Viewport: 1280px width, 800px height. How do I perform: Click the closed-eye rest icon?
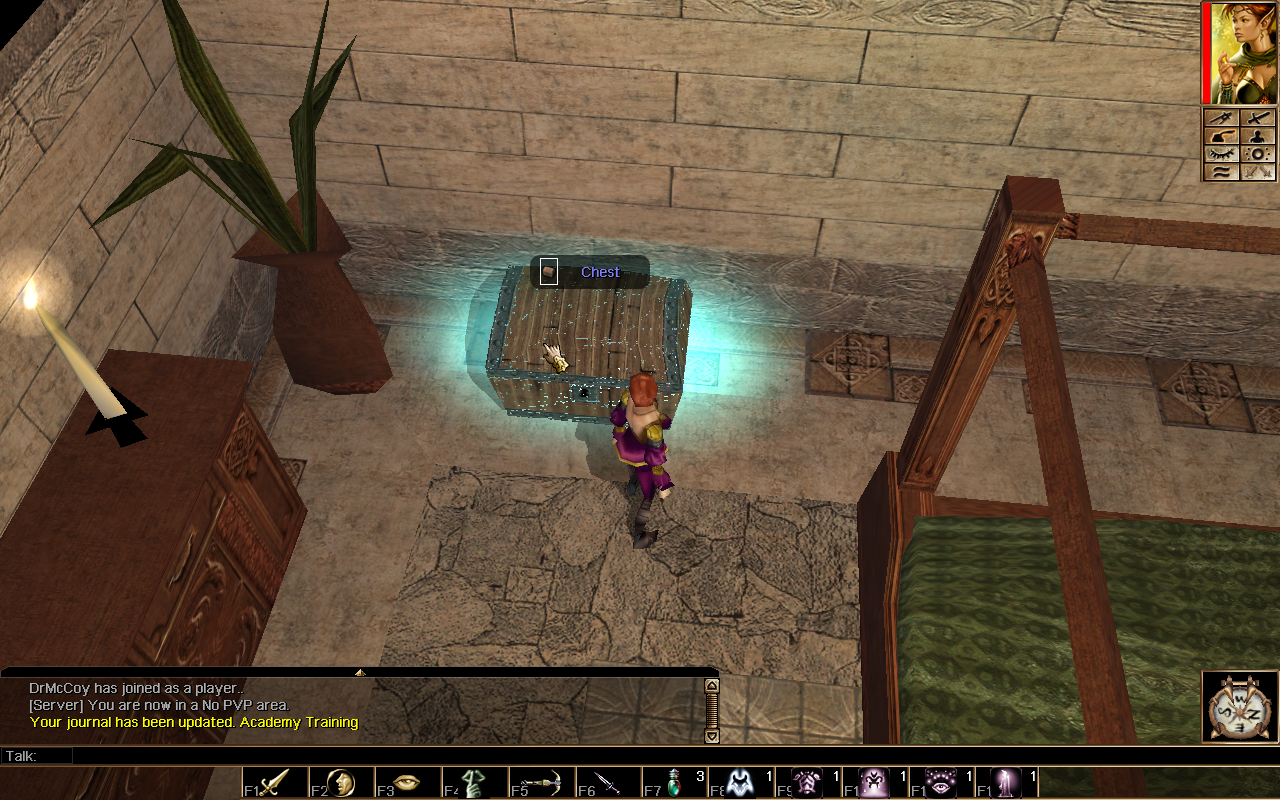point(1221,154)
